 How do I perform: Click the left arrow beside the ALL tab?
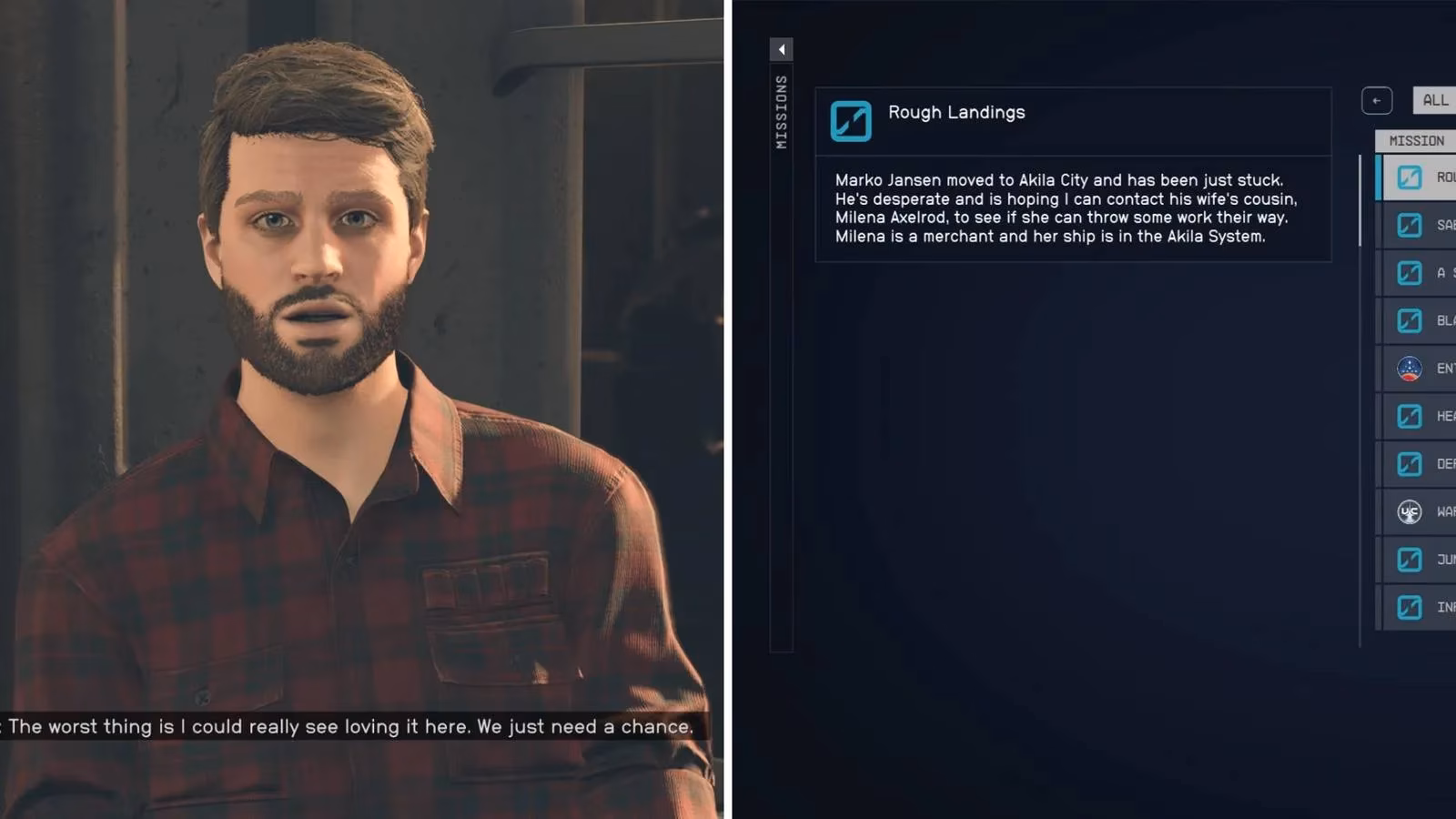[1376, 100]
